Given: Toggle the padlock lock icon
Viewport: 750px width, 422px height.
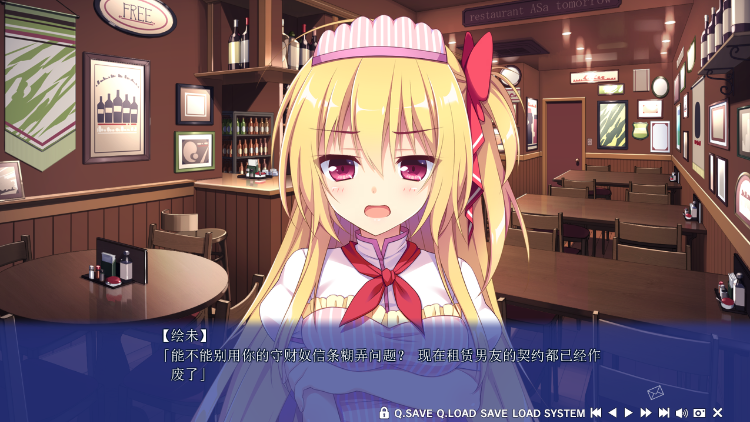Looking at the screenshot, I should [384, 413].
